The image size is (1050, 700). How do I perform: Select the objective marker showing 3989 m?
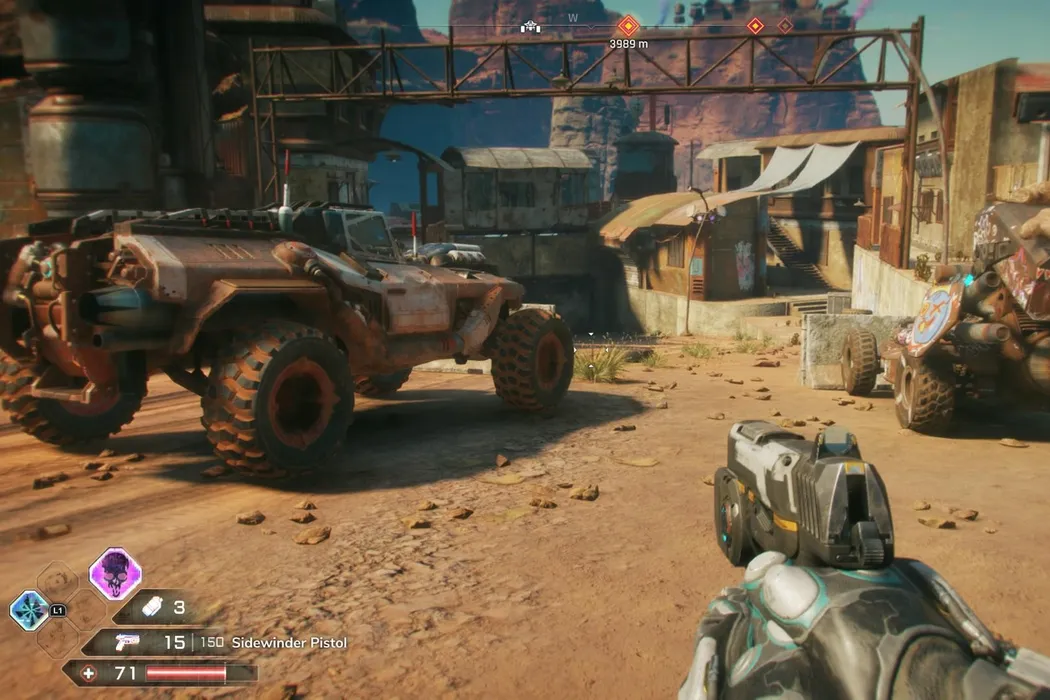pyautogui.click(x=628, y=25)
